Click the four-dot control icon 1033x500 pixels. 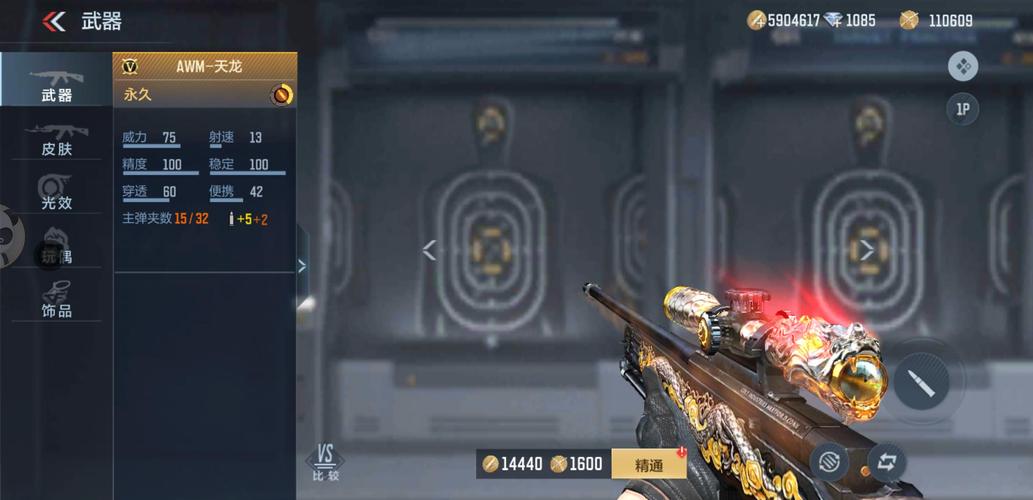[x=962, y=66]
